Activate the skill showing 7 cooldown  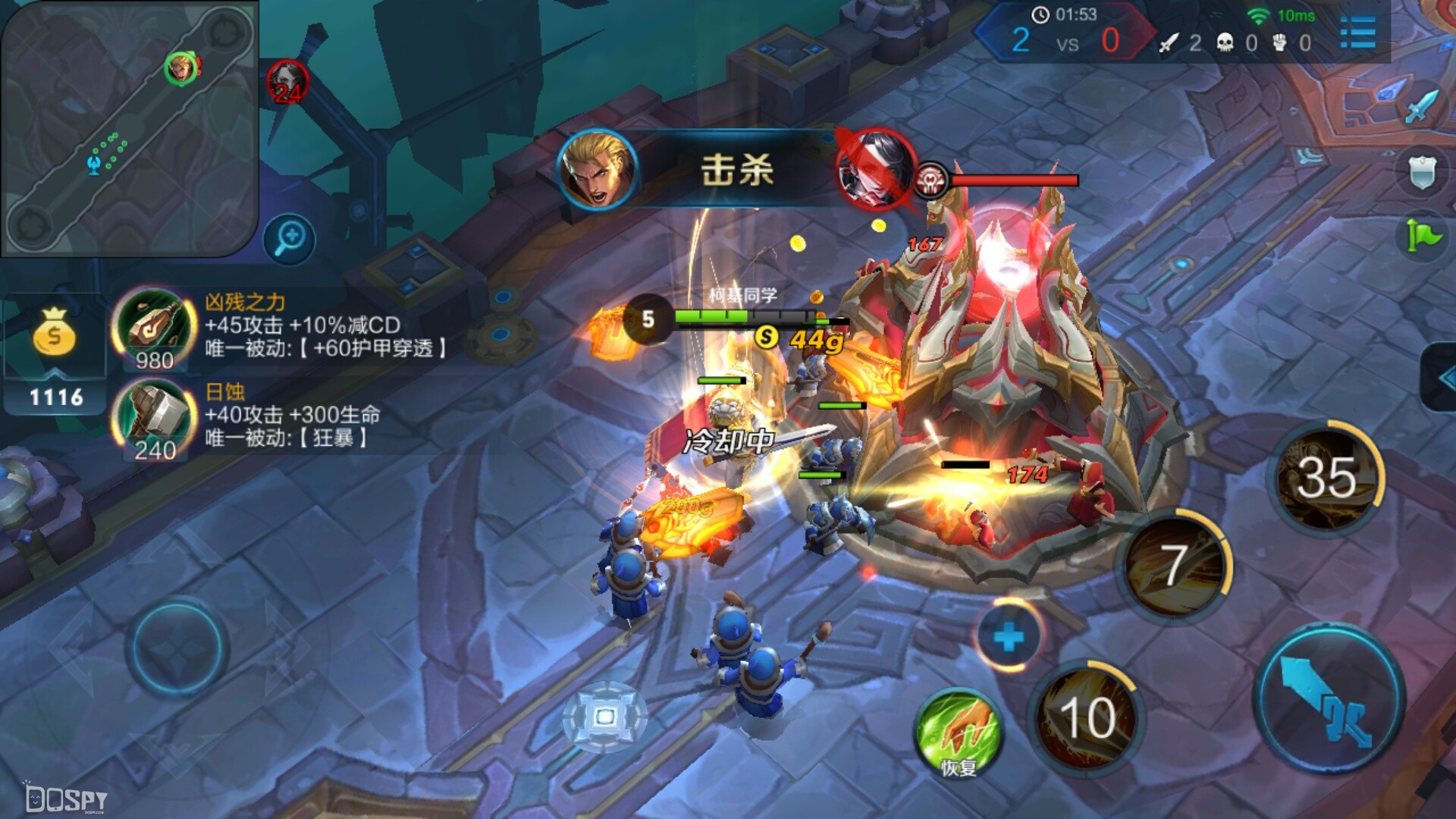1174,565
